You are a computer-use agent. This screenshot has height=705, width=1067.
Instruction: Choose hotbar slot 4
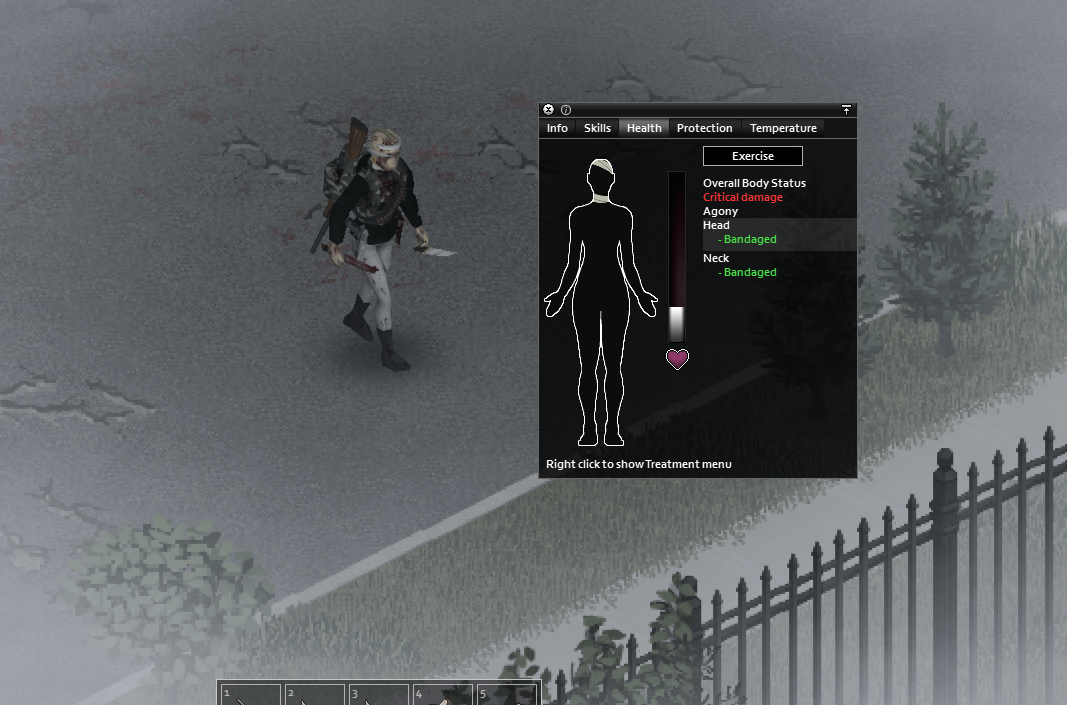click(x=442, y=694)
